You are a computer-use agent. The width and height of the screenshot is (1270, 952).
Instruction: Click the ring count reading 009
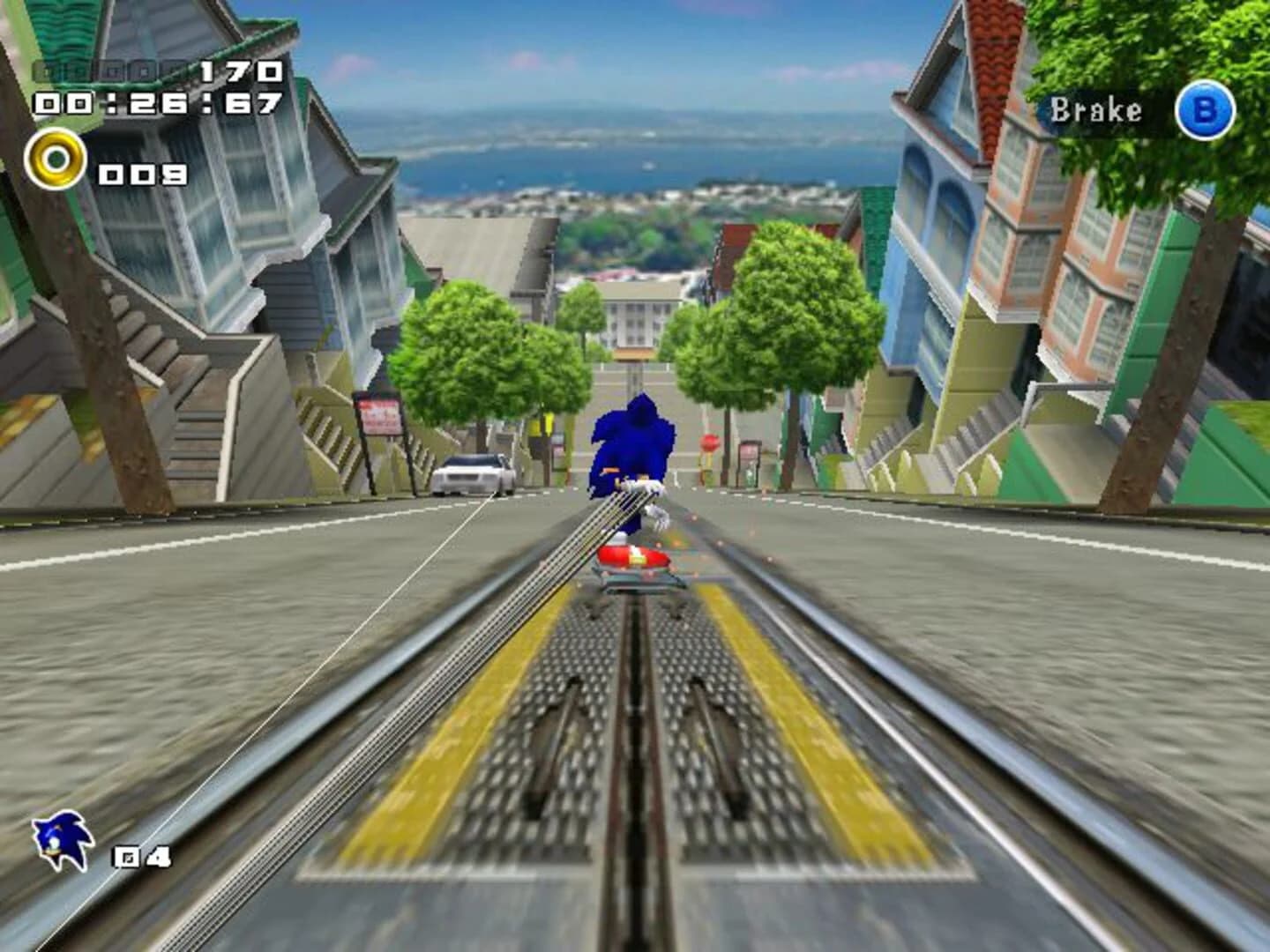click(141, 173)
